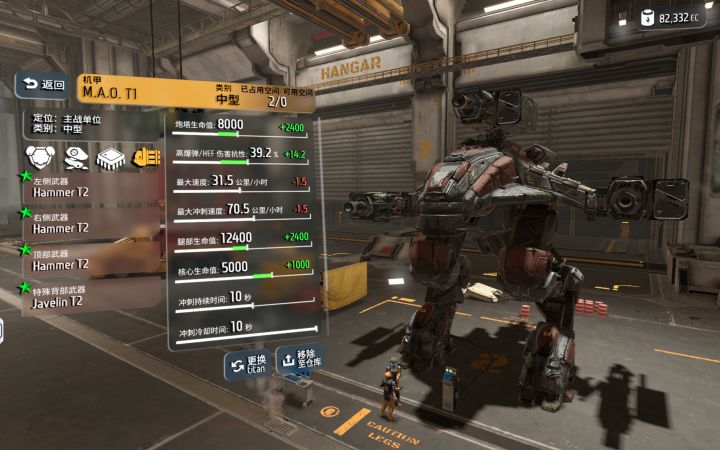Go back with the 返回 button
The image size is (720, 450).
point(42,85)
